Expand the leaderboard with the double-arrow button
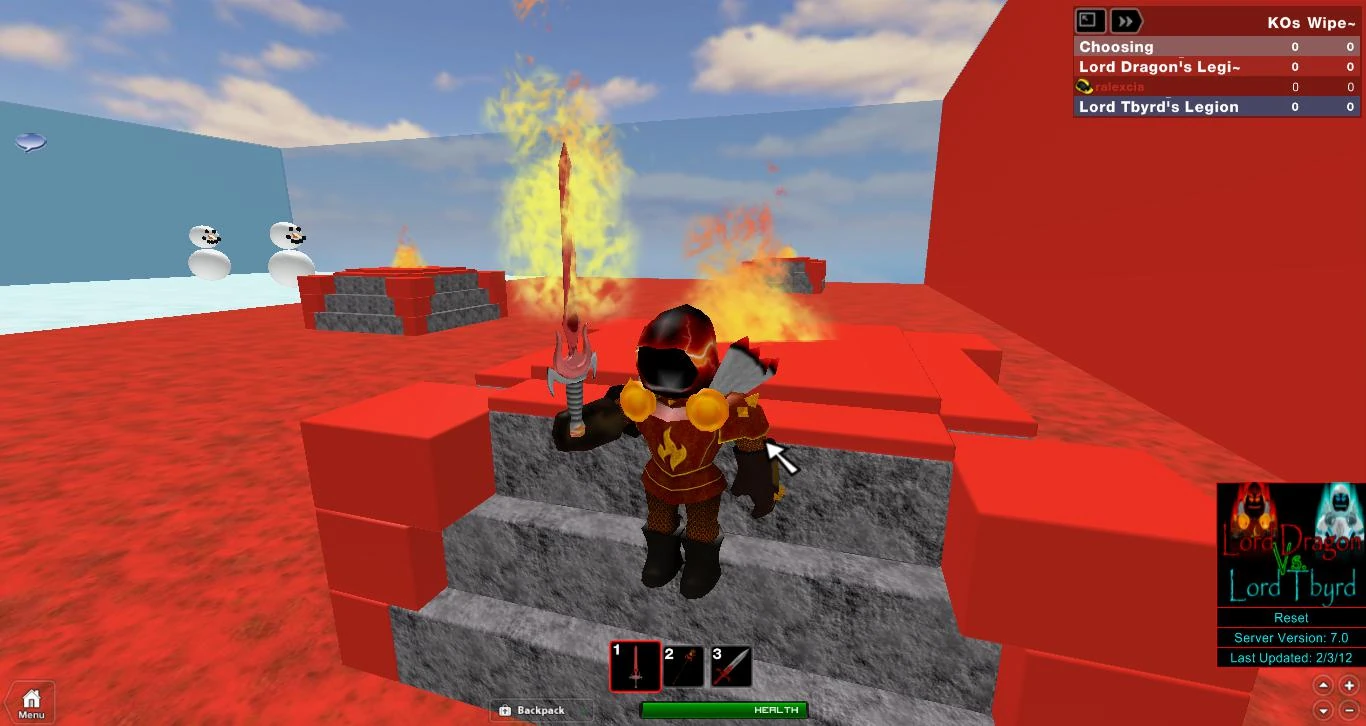Screen dimensions: 1366x726 [1126, 20]
